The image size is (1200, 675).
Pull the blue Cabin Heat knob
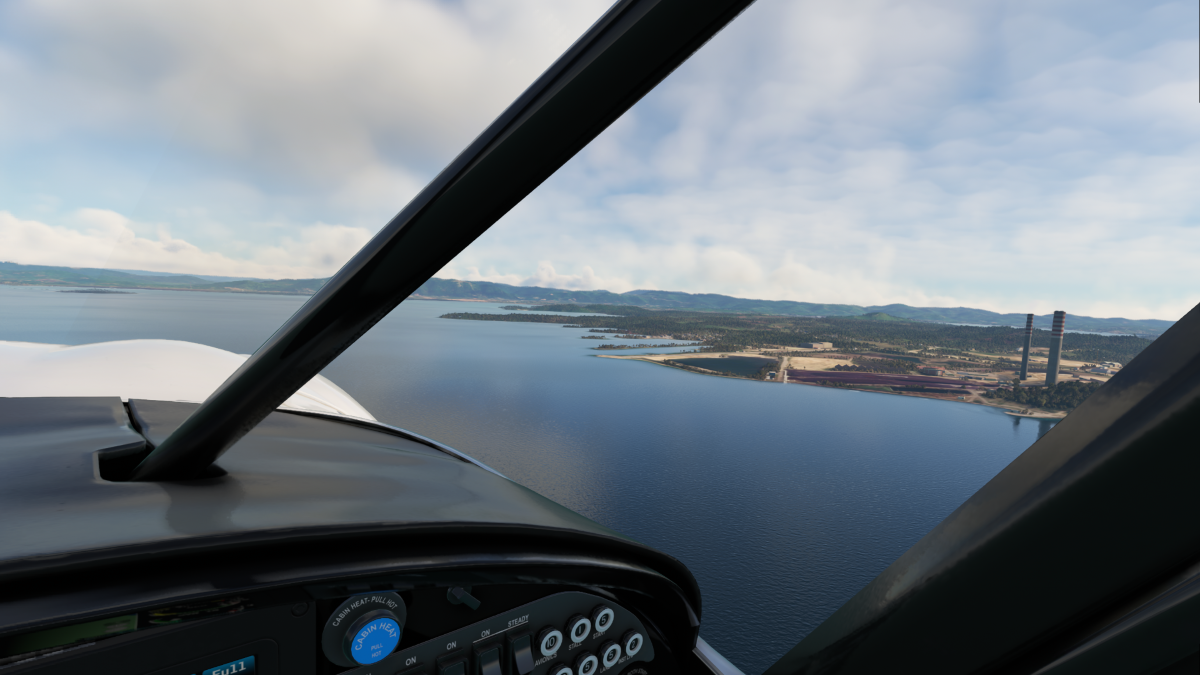pyautogui.click(x=375, y=636)
